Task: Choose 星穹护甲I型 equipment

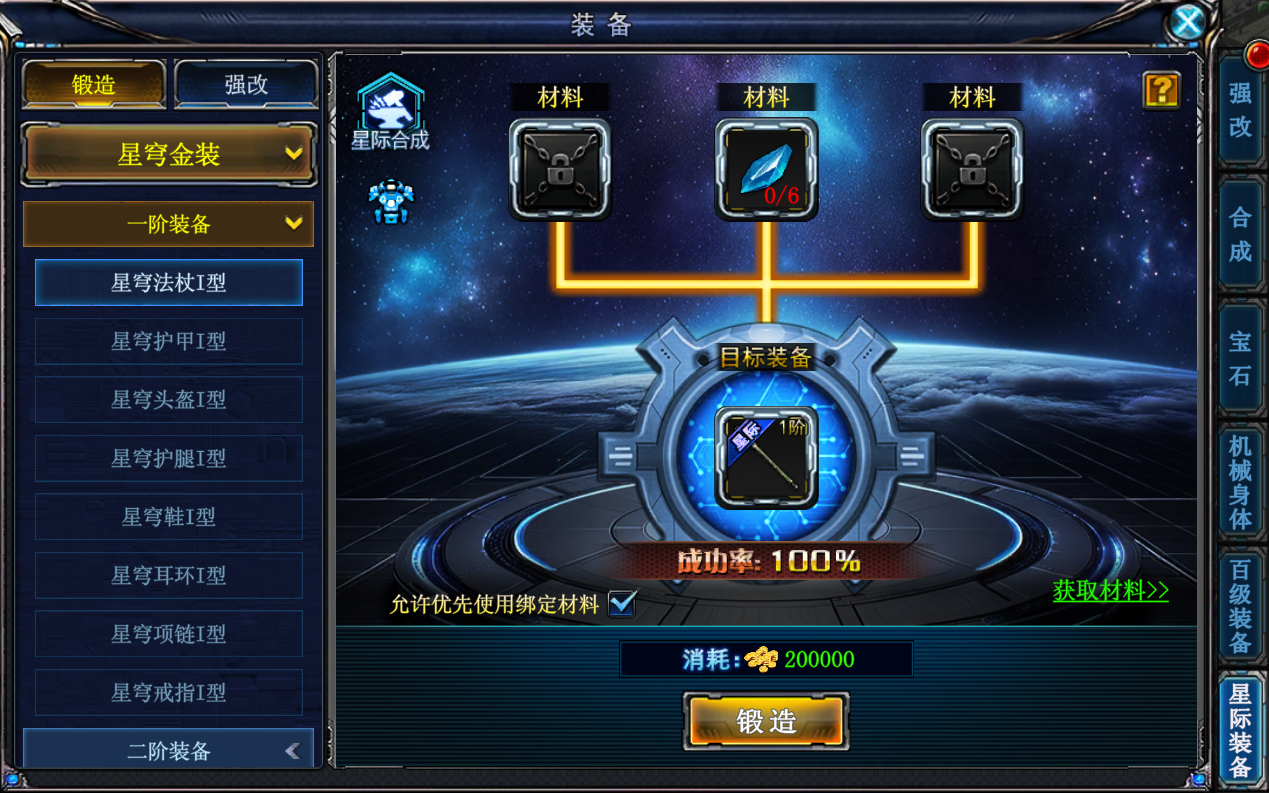Action: click(168, 341)
